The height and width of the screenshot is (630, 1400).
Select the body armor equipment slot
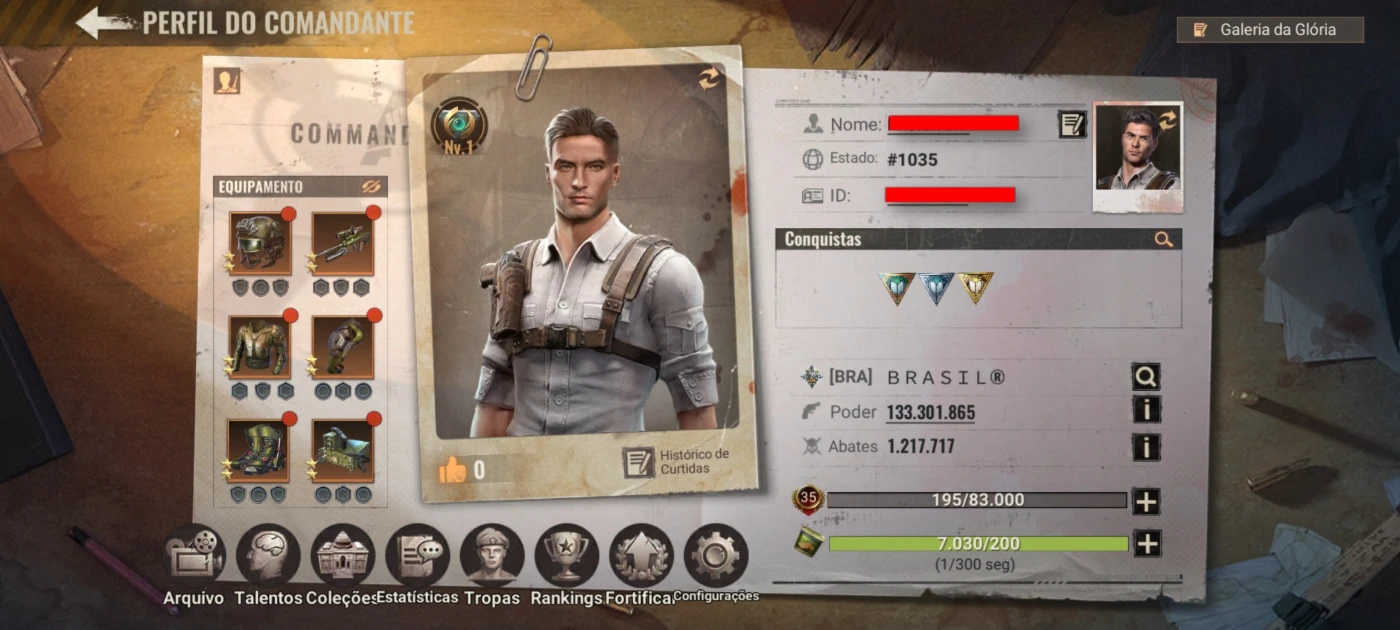click(x=260, y=346)
